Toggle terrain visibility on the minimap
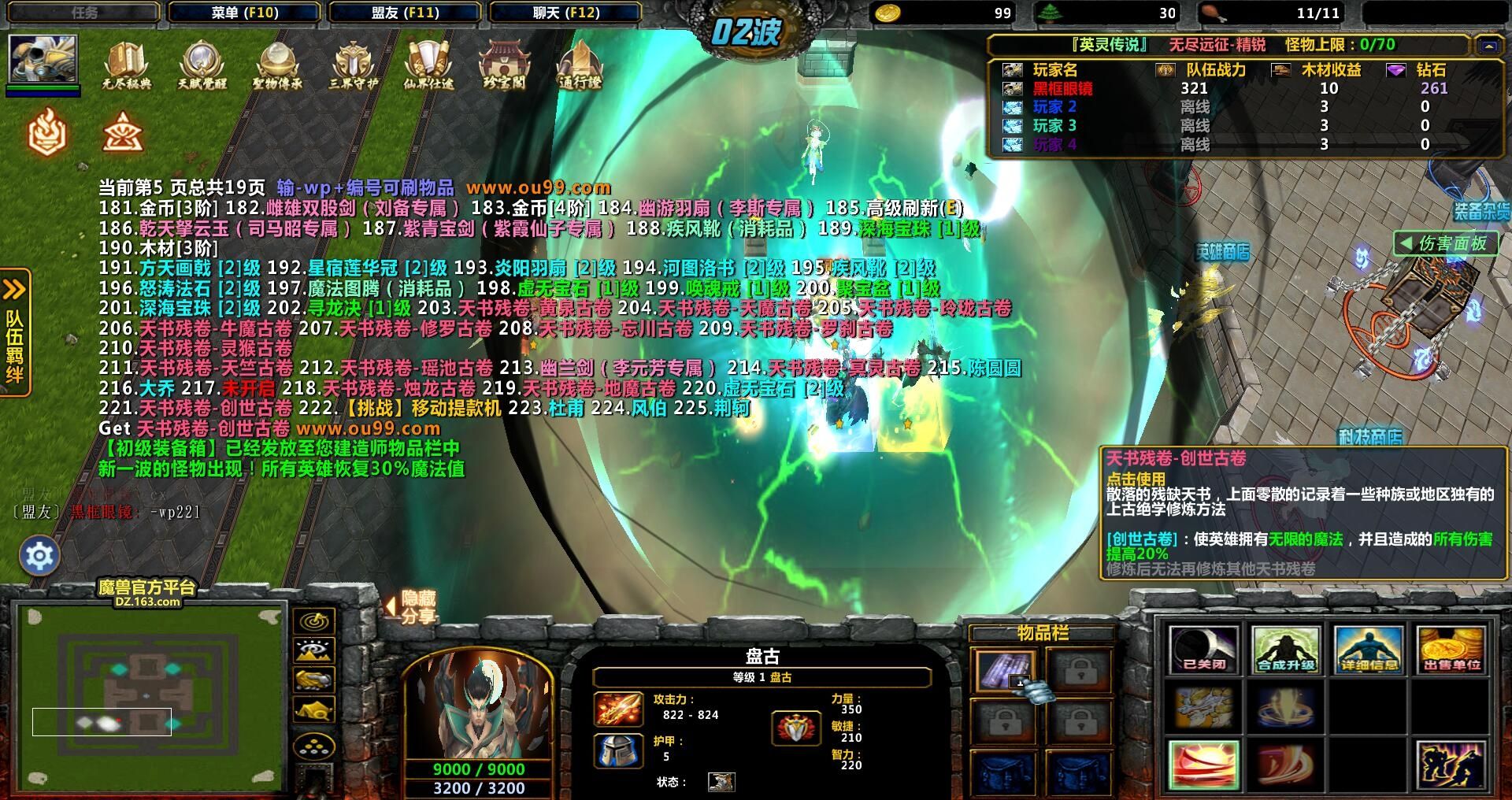 [314, 650]
